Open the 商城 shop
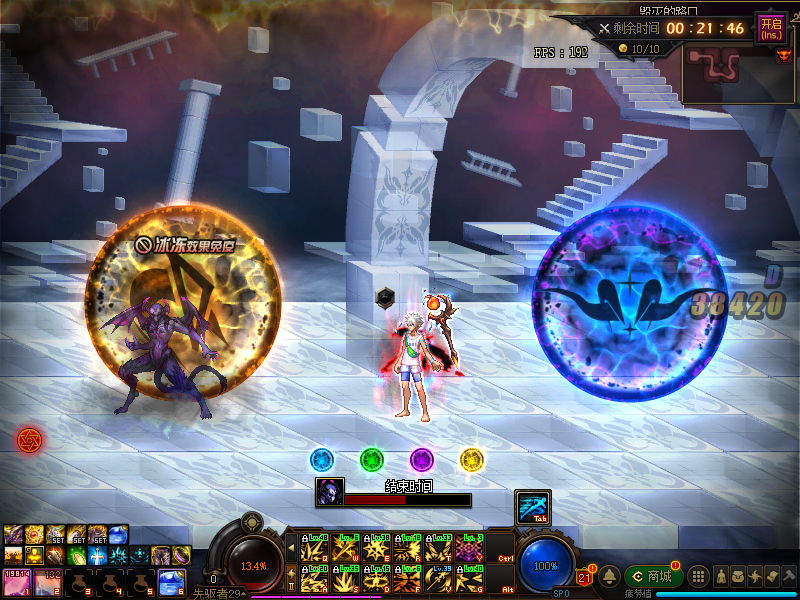This screenshot has height=600, width=800. (x=652, y=576)
